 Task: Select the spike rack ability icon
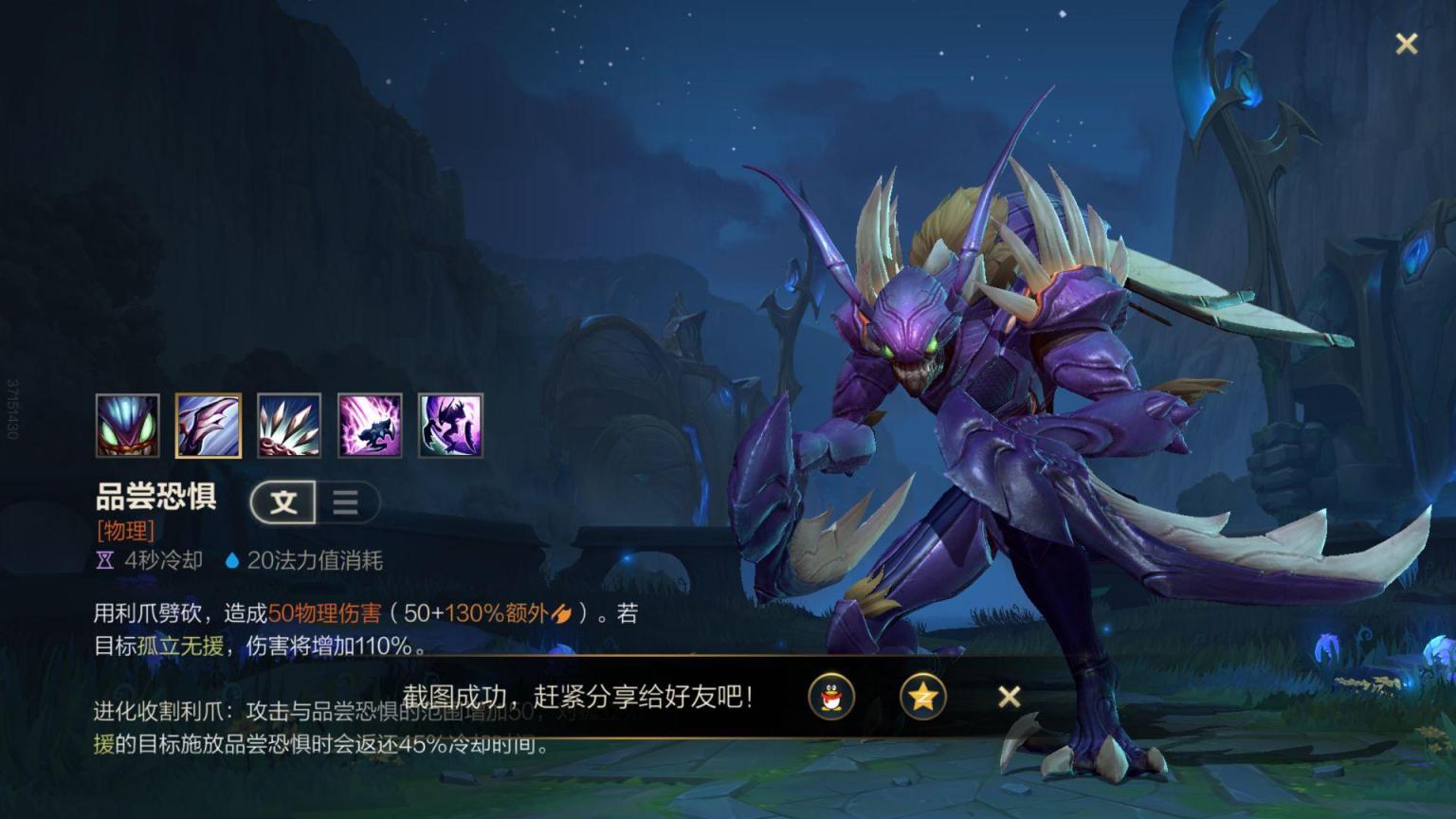[x=289, y=426]
